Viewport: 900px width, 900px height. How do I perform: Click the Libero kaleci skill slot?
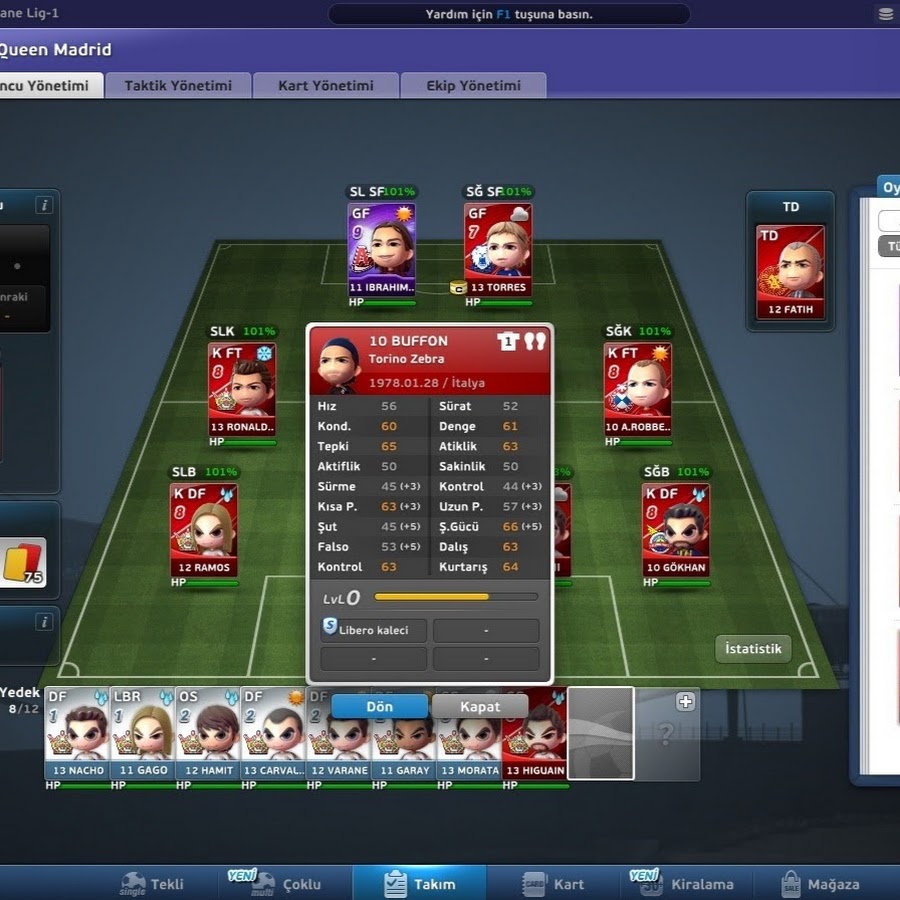(374, 630)
